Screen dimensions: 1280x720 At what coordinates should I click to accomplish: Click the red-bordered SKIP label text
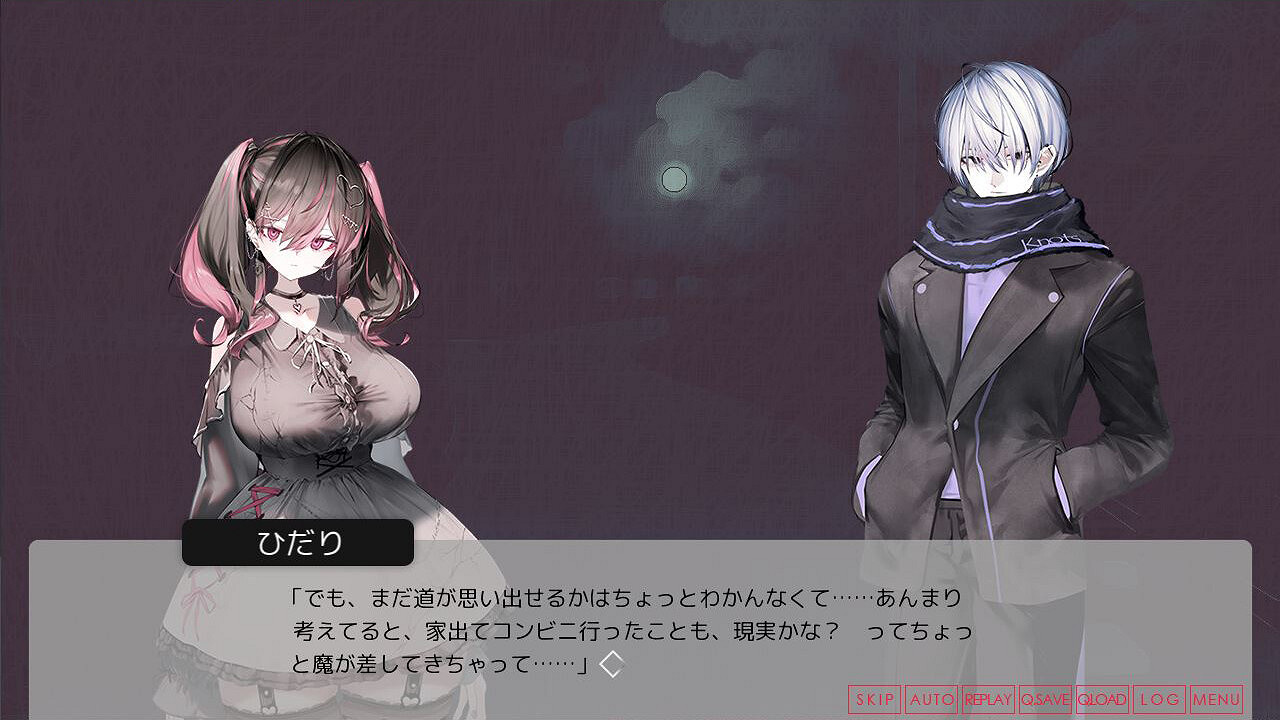875,697
